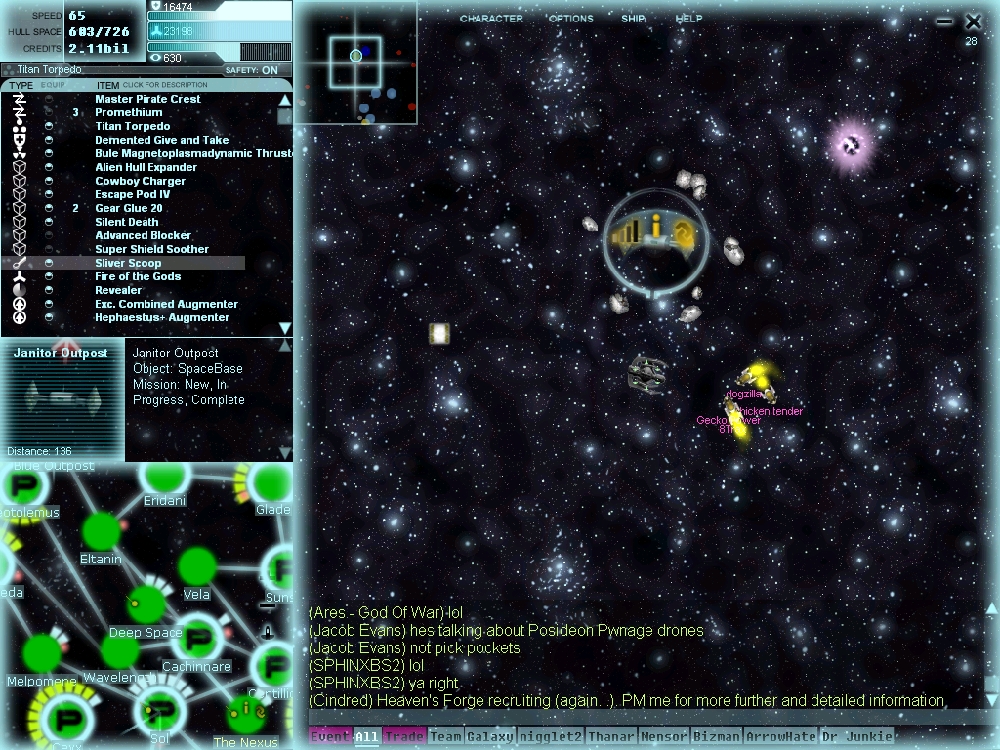Close the game window
Image resolution: width=1000 pixels, height=750 pixels.
(973, 21)
